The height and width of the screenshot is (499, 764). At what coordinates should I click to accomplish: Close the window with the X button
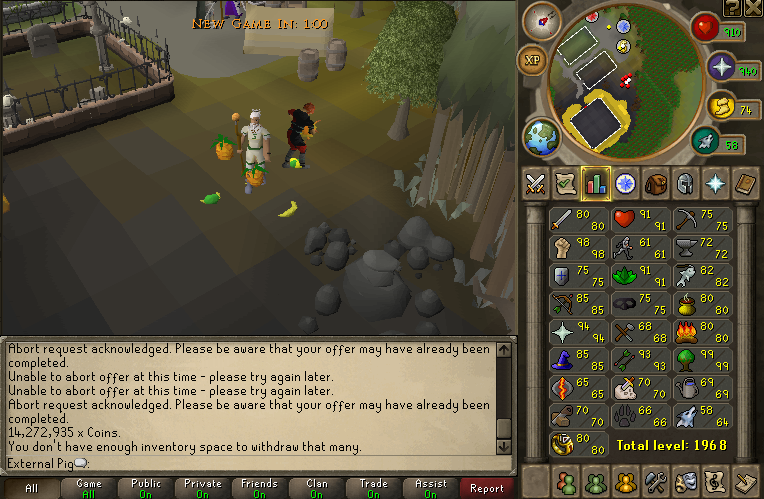tap(753, 7)
